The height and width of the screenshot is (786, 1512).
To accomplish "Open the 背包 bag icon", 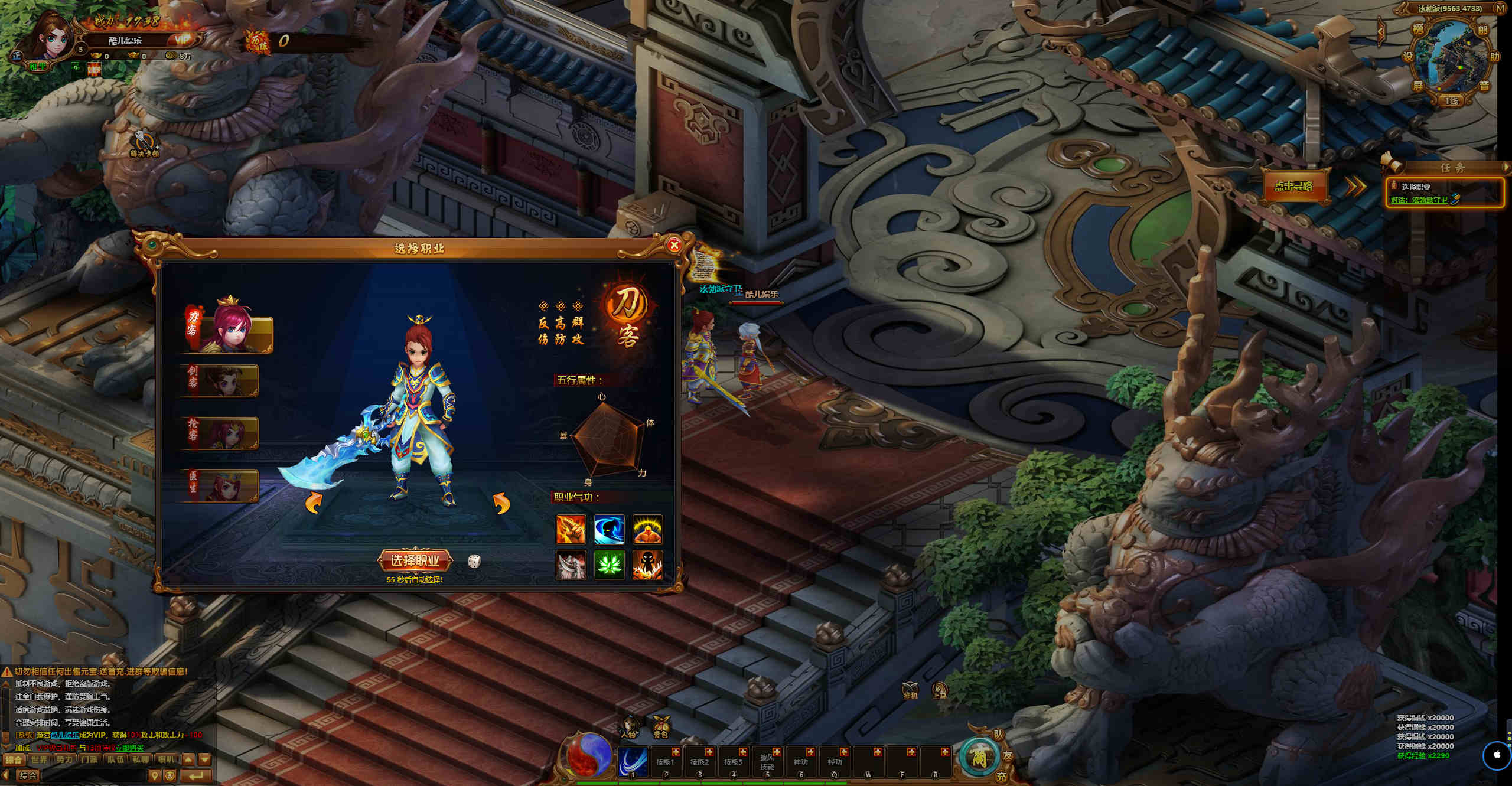I will pos(660,727).
